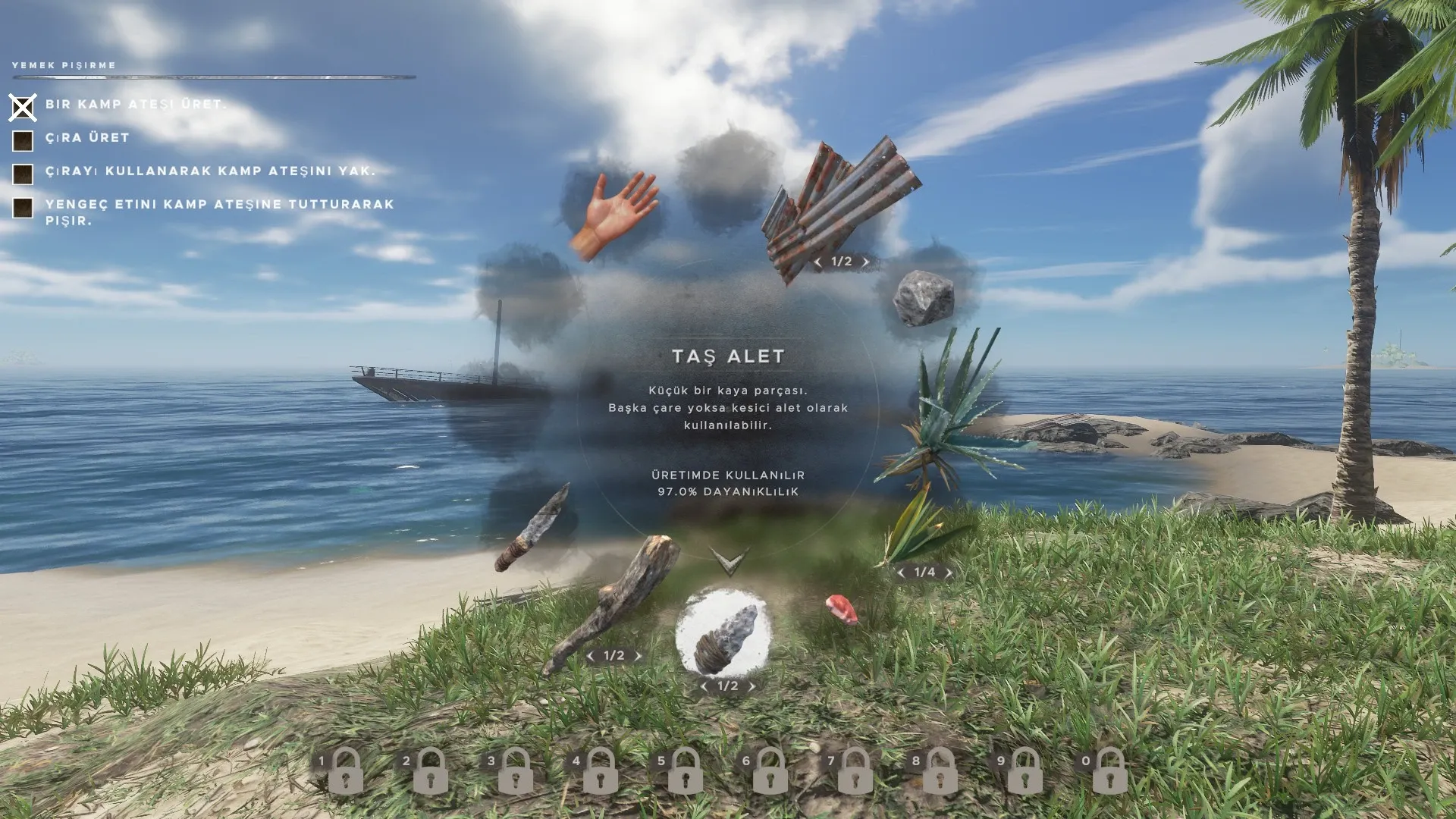Viewport: 1456px width, 819px height.
Task: Select the yellow-green fibrous leaves
Action: pos(919,523)
